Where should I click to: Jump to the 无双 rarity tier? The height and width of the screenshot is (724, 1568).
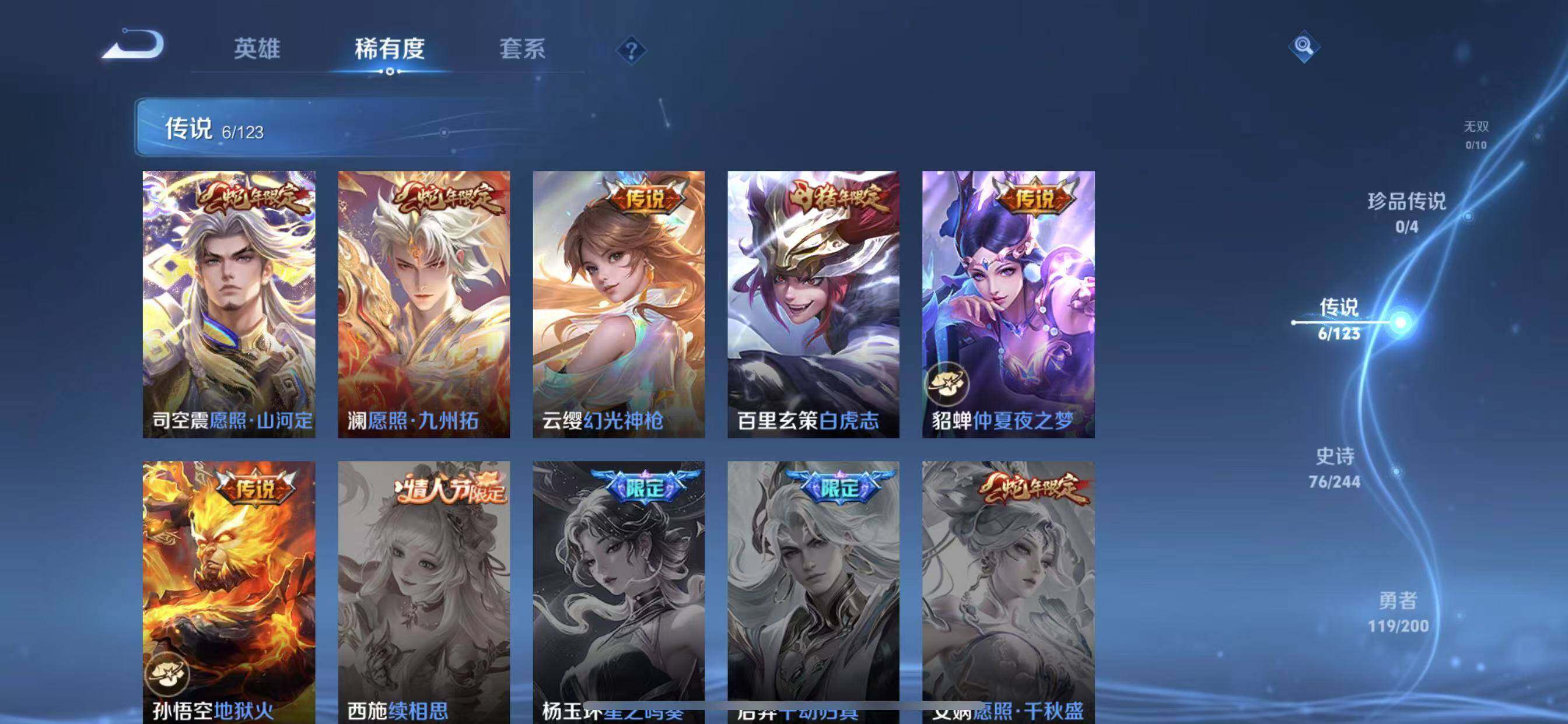click(x=1475, y=134)
